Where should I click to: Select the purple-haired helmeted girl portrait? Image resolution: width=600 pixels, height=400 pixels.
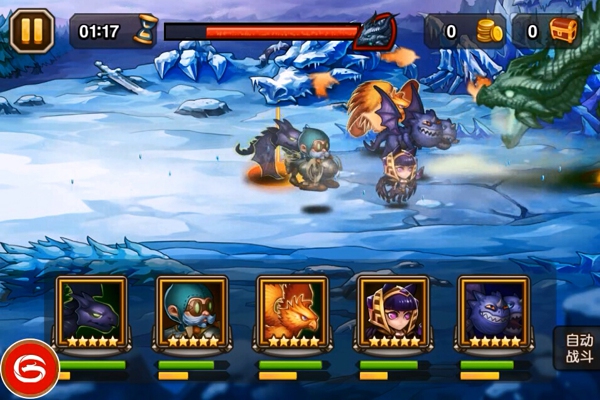pyautogui.click(x=393, y=310)
